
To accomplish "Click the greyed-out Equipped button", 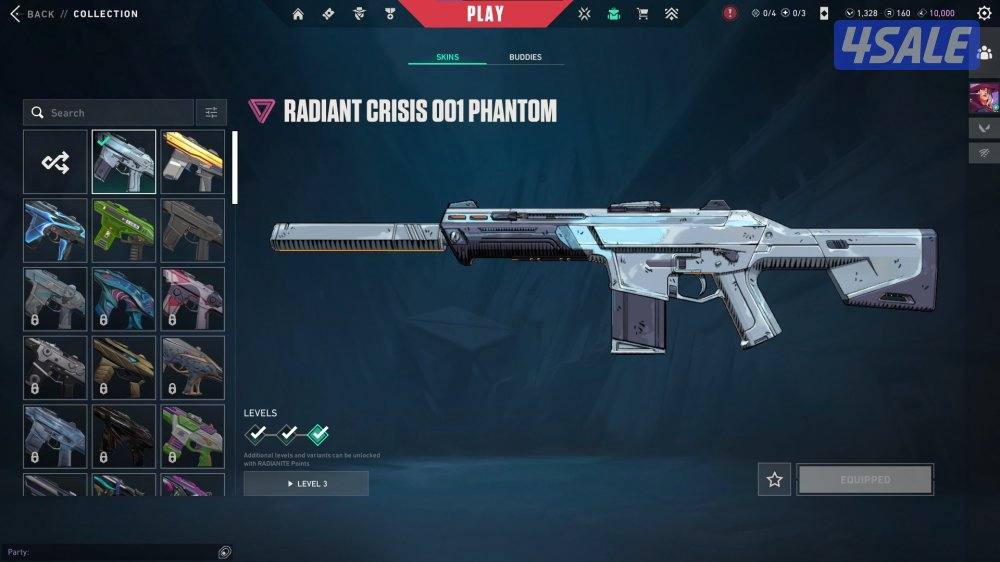I will coord(865,480).
